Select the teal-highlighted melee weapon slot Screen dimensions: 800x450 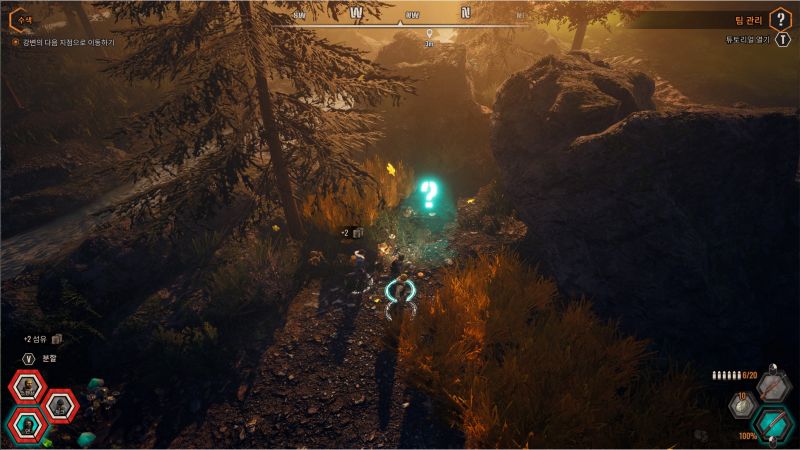pos(772,423)
